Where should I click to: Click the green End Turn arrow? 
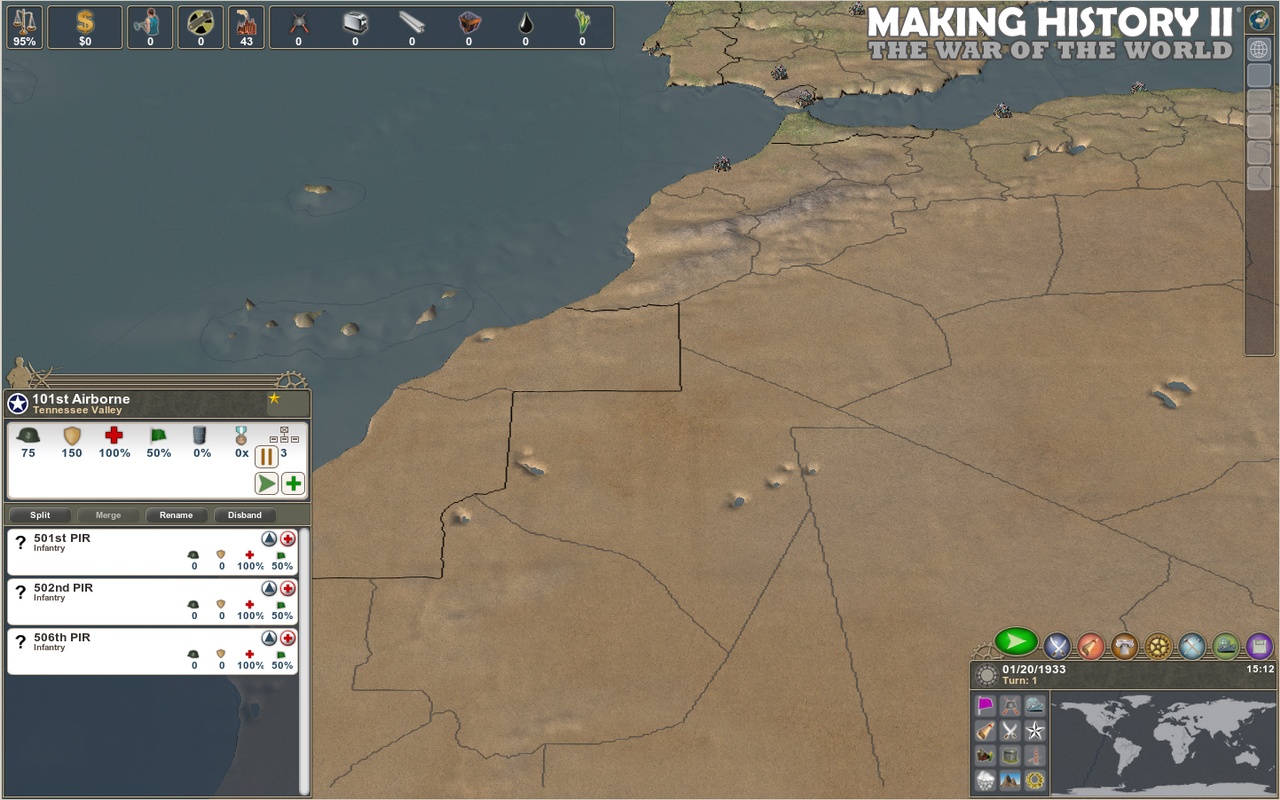click(x=1014, y=644)
